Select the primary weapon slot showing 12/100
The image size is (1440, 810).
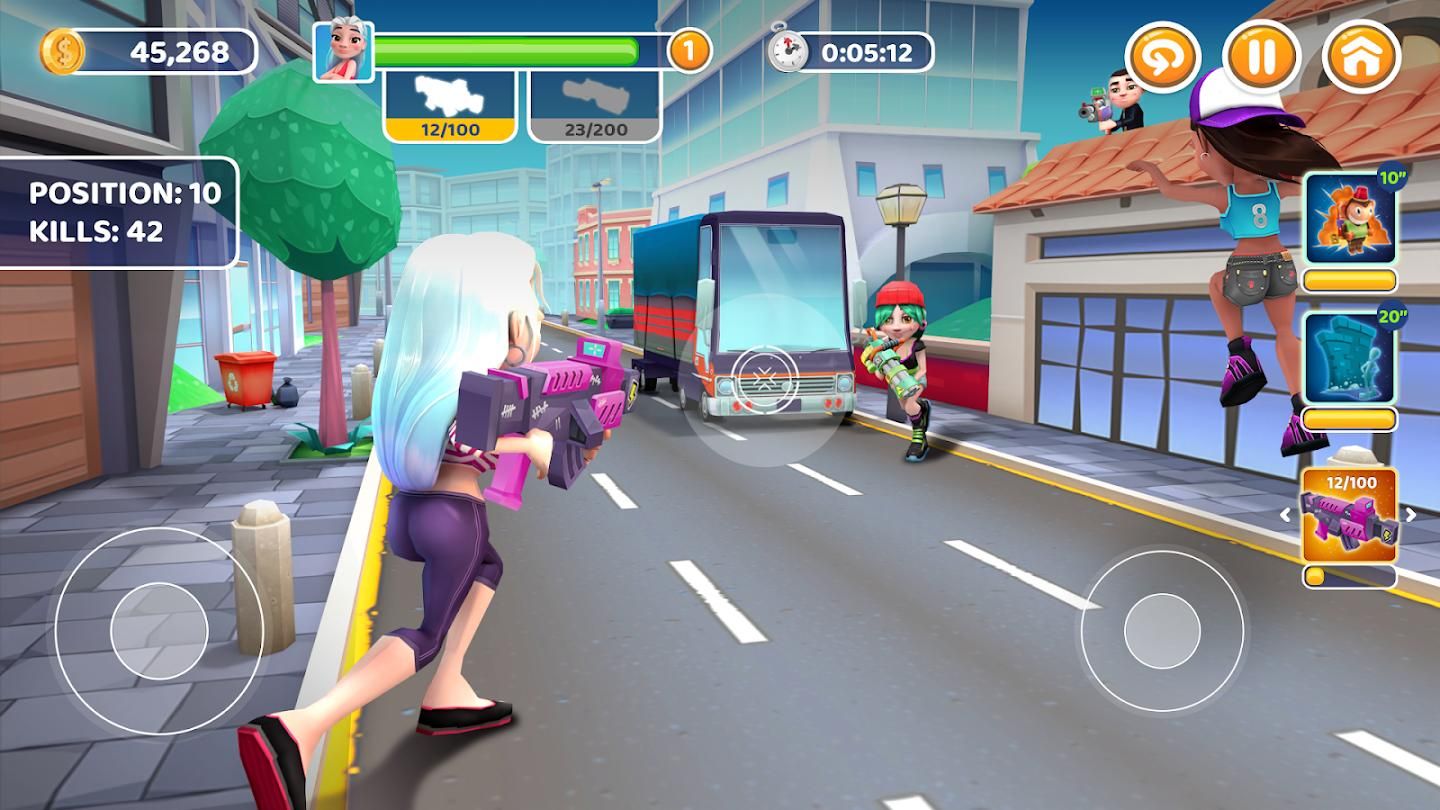(450, 105)
